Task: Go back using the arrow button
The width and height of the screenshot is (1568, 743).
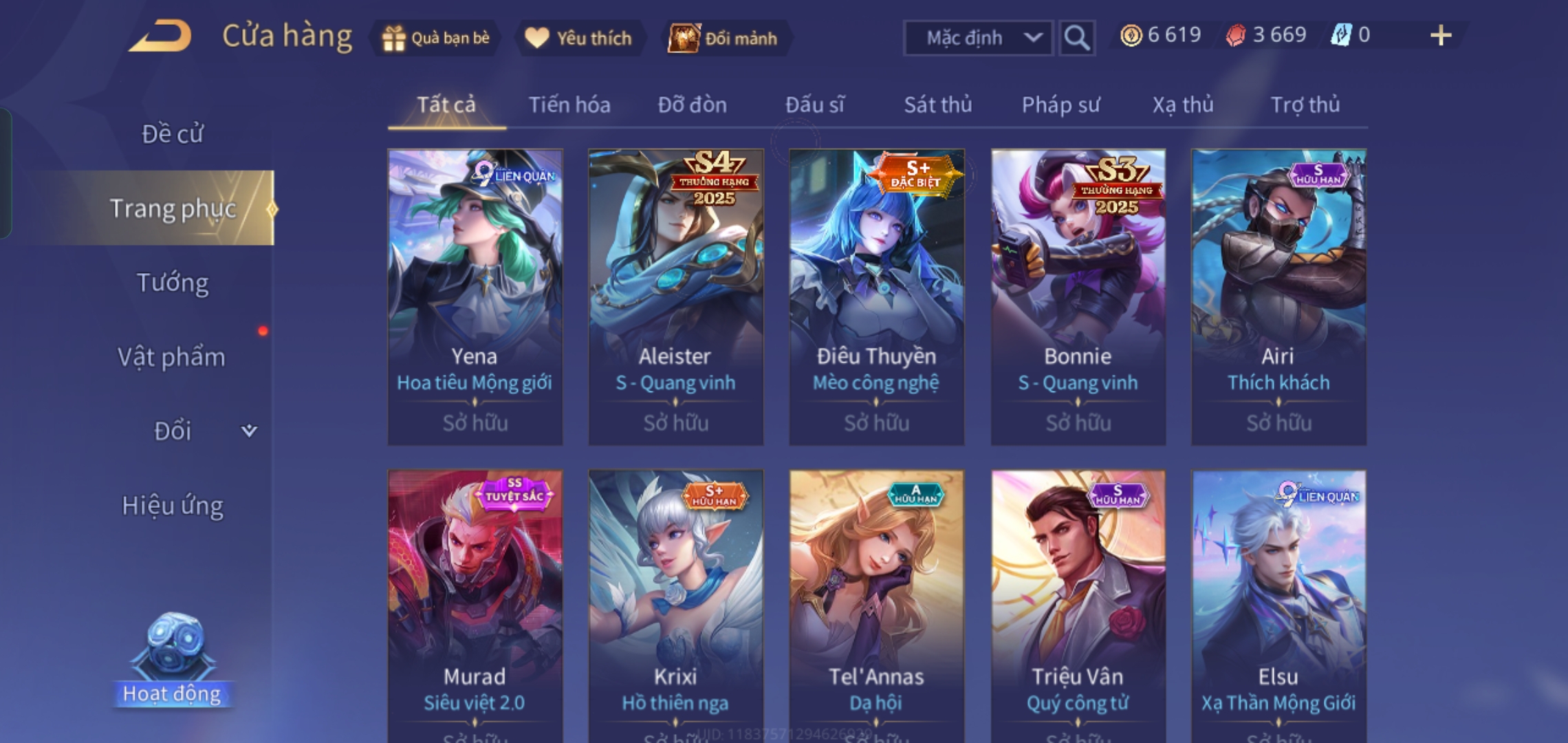Action: click(160, 36)
